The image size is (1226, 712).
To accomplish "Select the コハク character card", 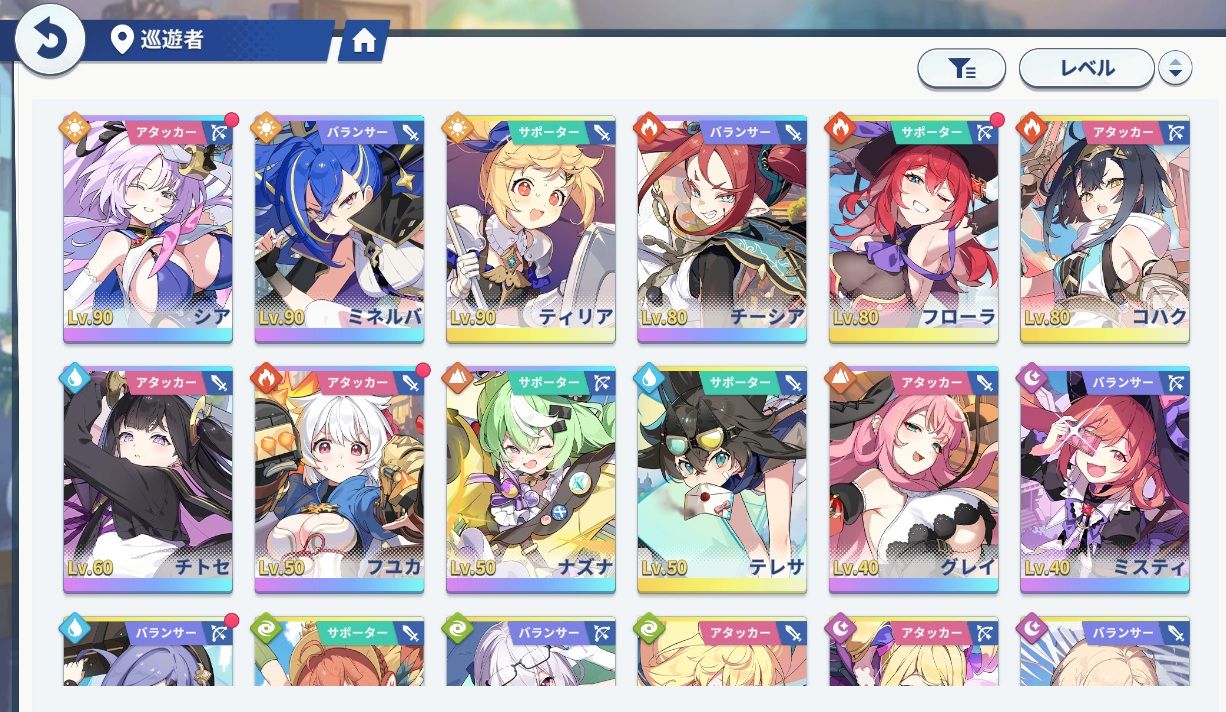I will (1105, 230).
